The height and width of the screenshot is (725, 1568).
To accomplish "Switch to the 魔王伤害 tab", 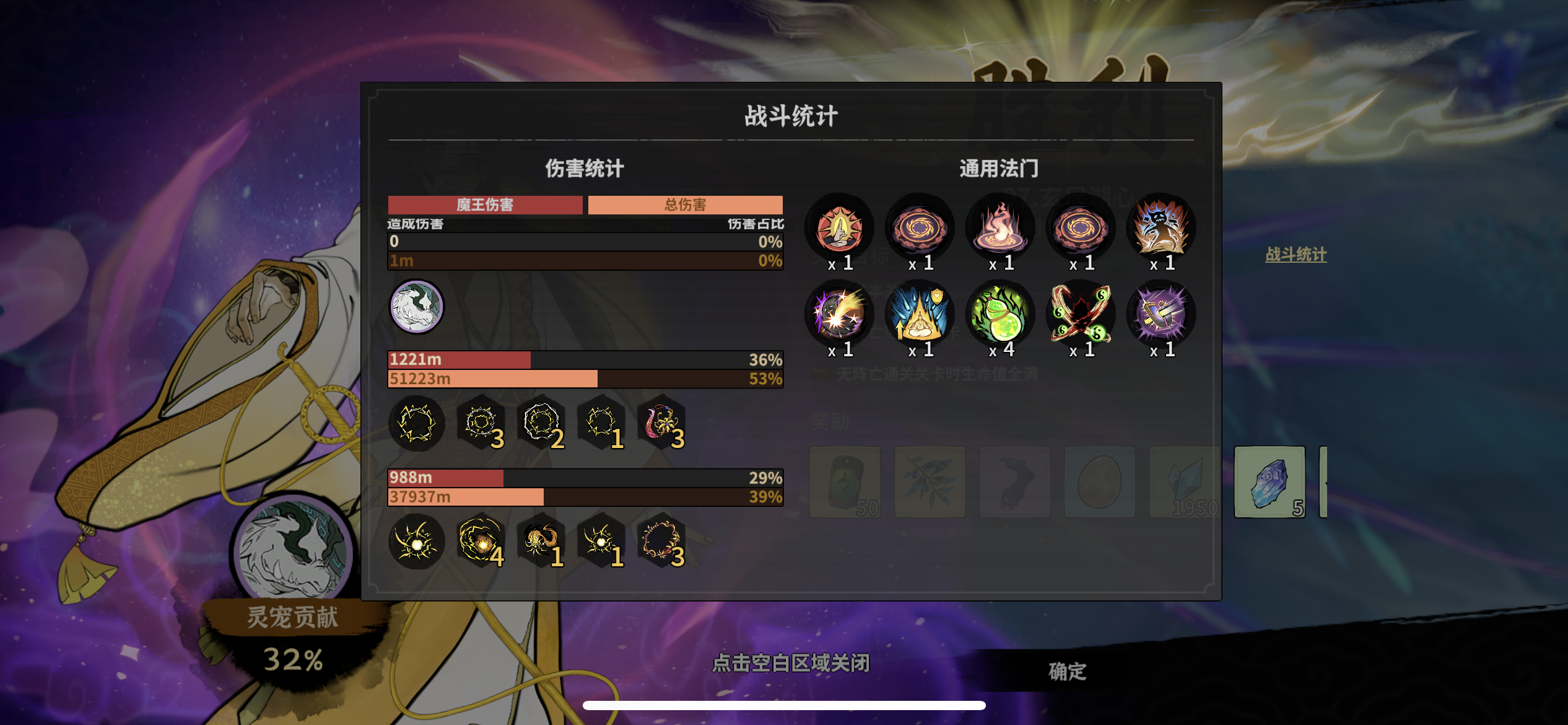I will (x=485, y=204).
